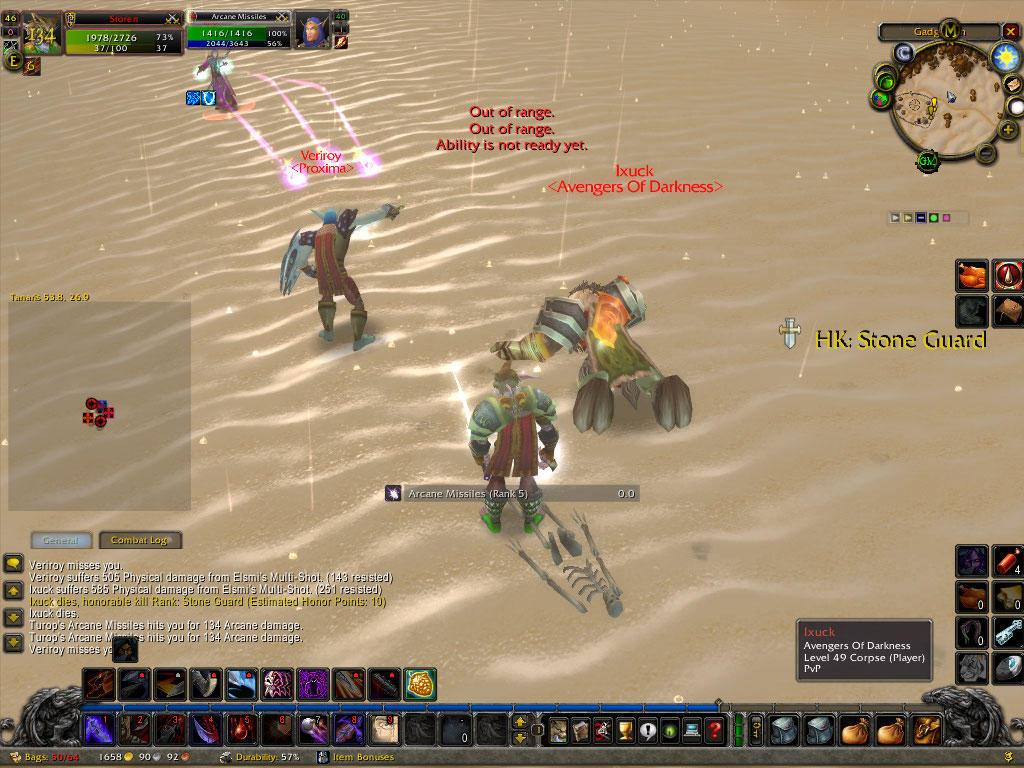Switch to the Combat Log tab
The image size is (1024, 768).
[x=140, y=540]
